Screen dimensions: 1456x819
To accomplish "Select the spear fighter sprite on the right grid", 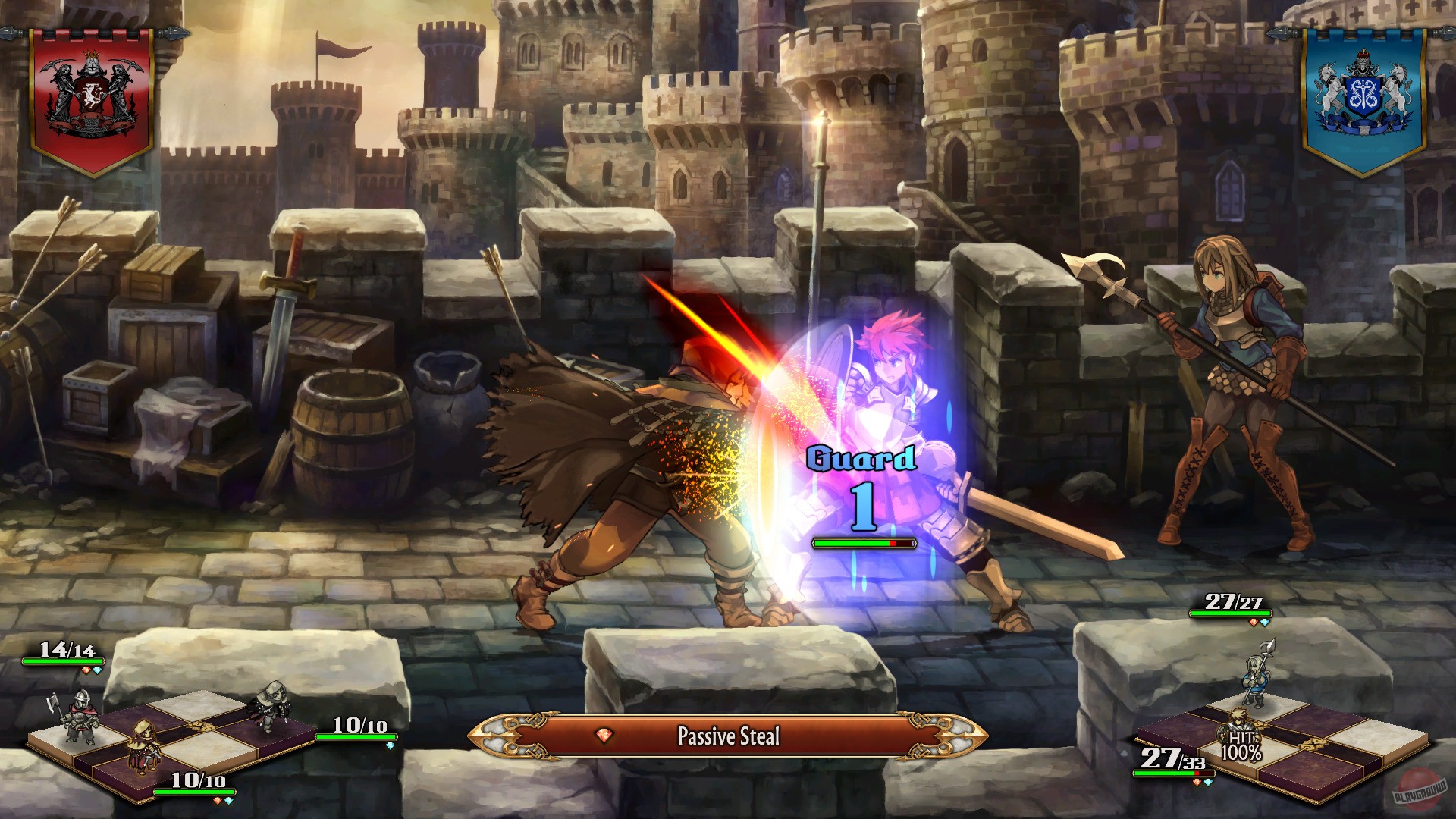I will point(1257,680).
